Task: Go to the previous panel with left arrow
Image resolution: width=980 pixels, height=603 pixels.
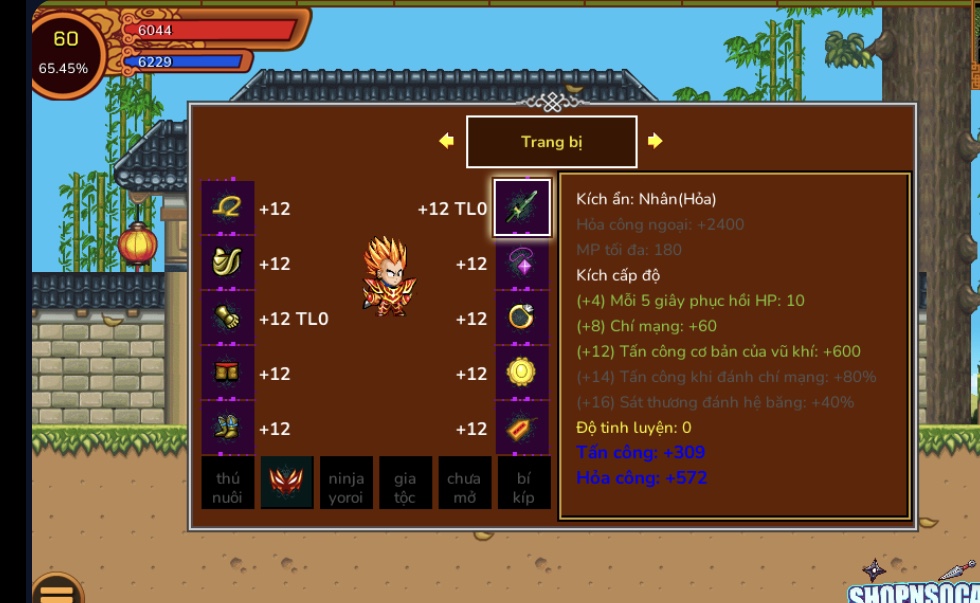Action: point(446,141)
